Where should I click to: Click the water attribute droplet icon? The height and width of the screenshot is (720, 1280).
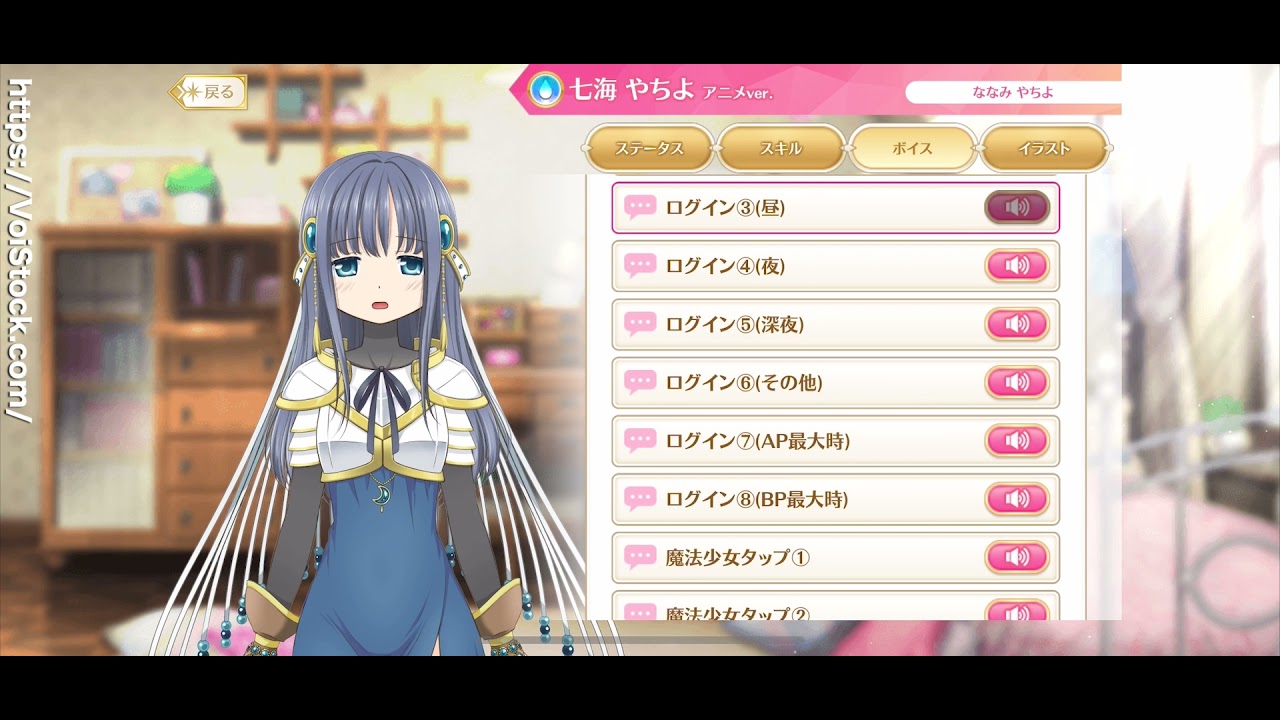pos(545,89)
